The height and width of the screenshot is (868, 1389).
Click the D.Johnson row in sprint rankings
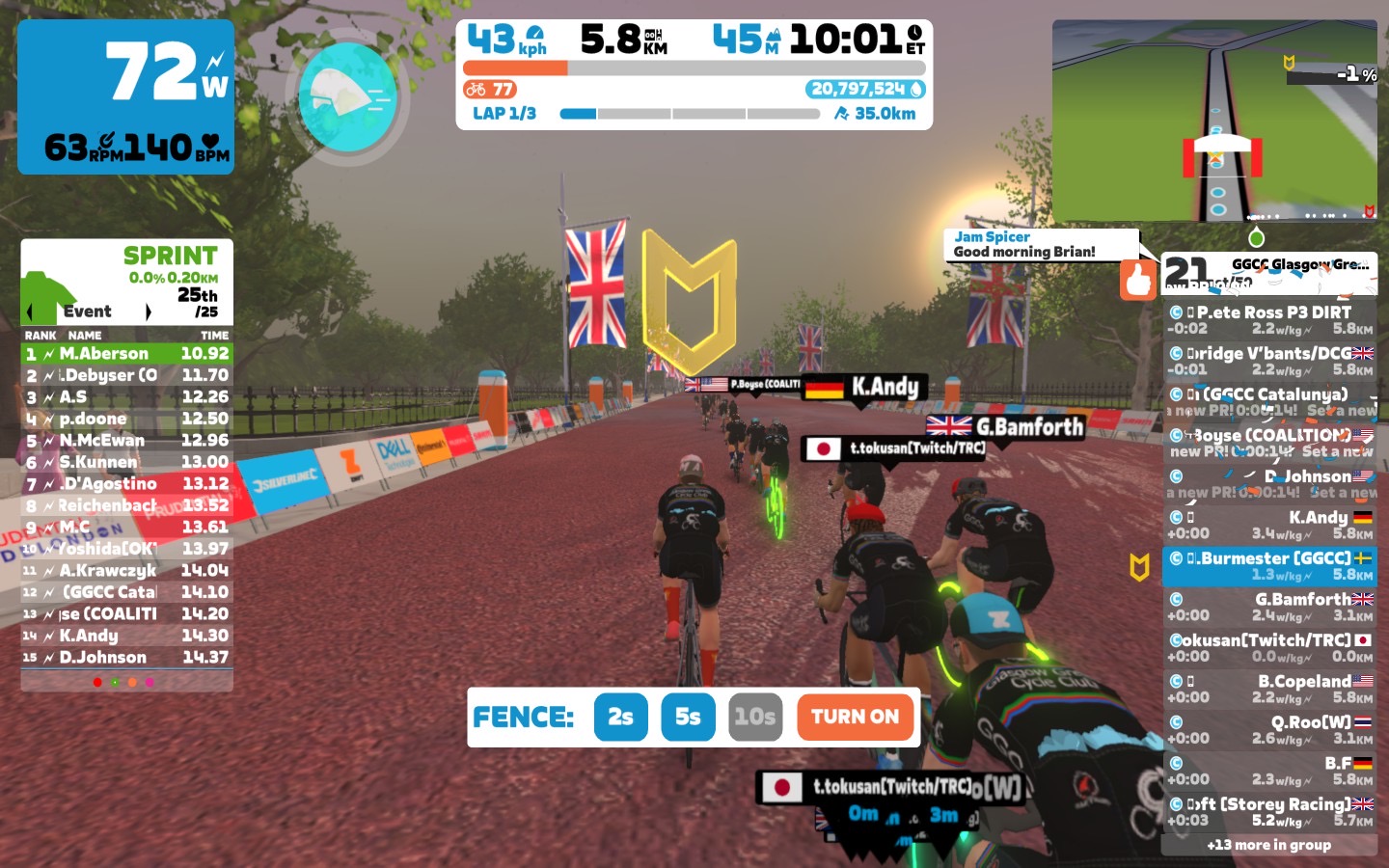(126, 658)
